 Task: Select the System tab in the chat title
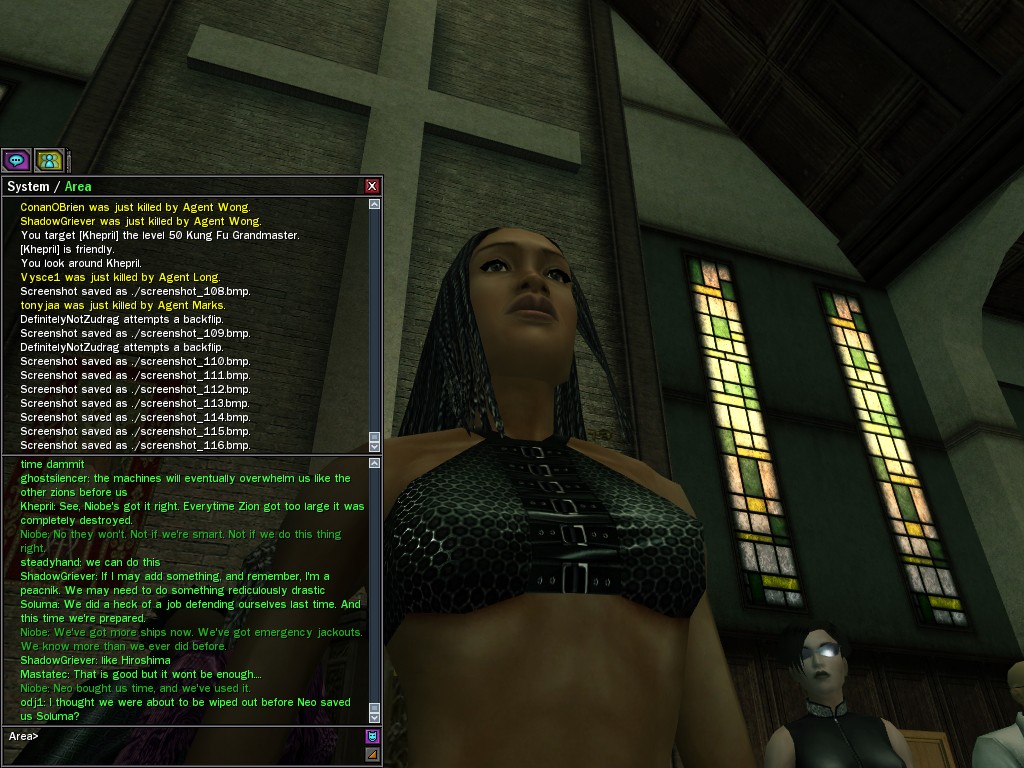pyautogui.click(x=28, y=187)
